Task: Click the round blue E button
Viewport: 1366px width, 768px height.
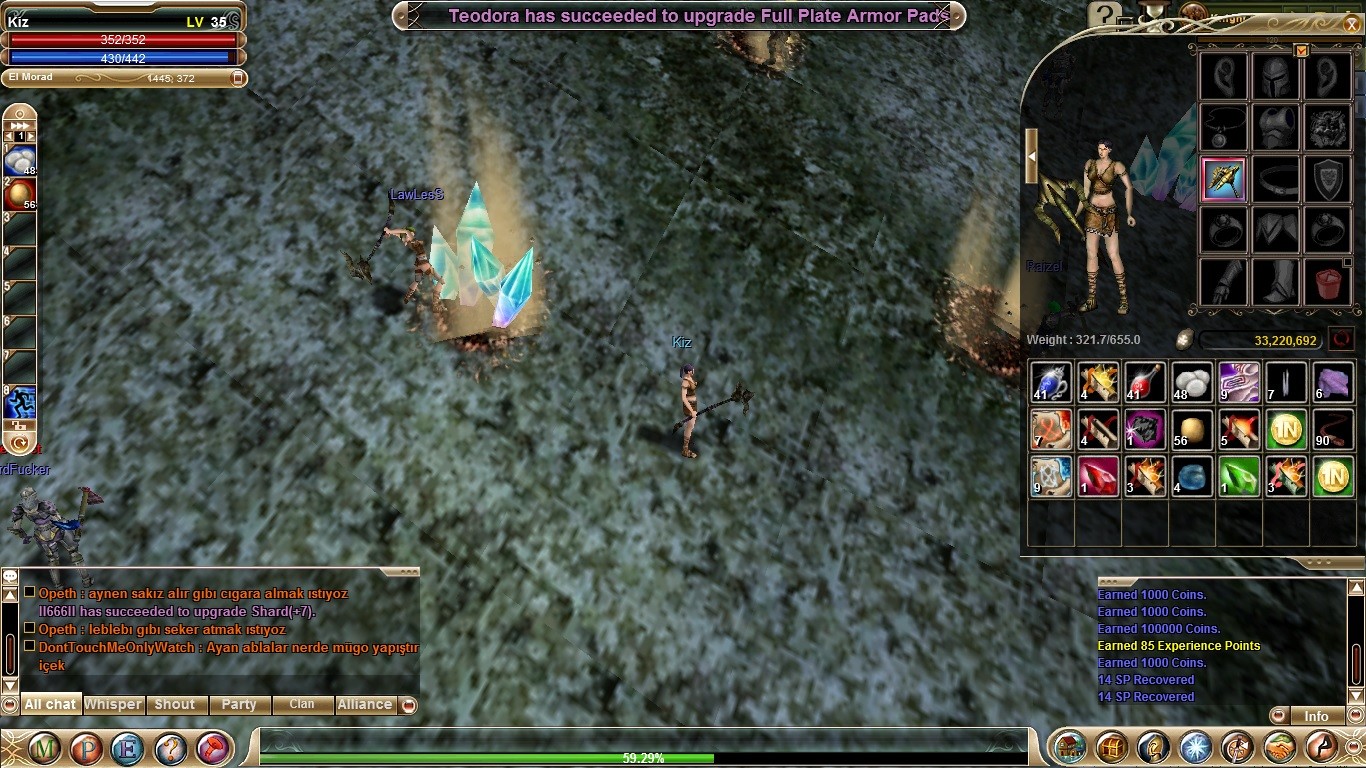Action: pos(128,747)
